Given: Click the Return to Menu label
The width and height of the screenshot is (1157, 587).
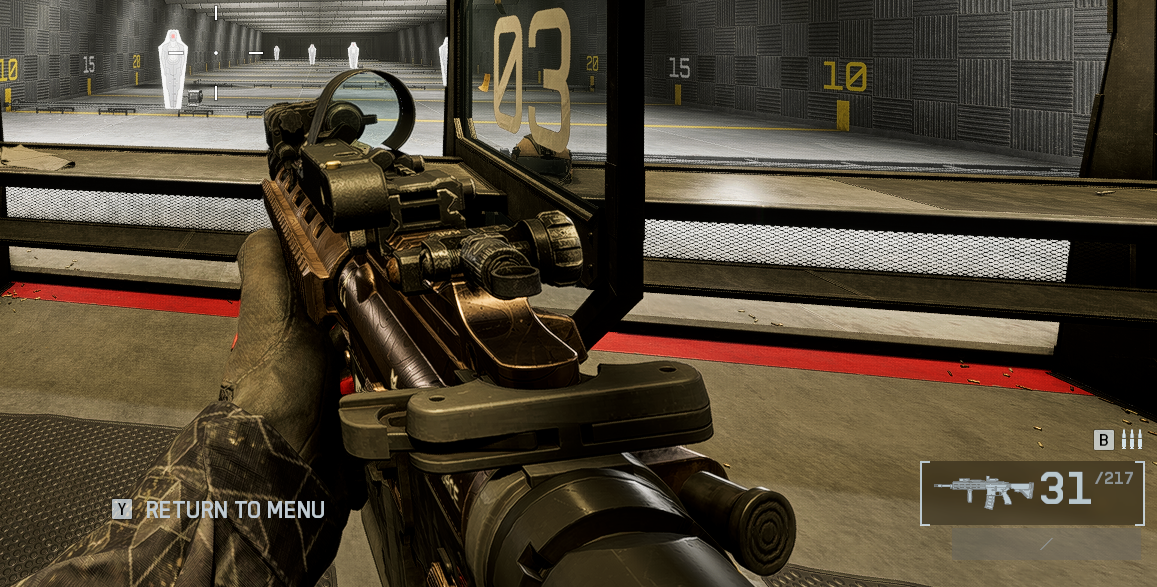Looking at the screenshot, I should [x=234, y=510].
